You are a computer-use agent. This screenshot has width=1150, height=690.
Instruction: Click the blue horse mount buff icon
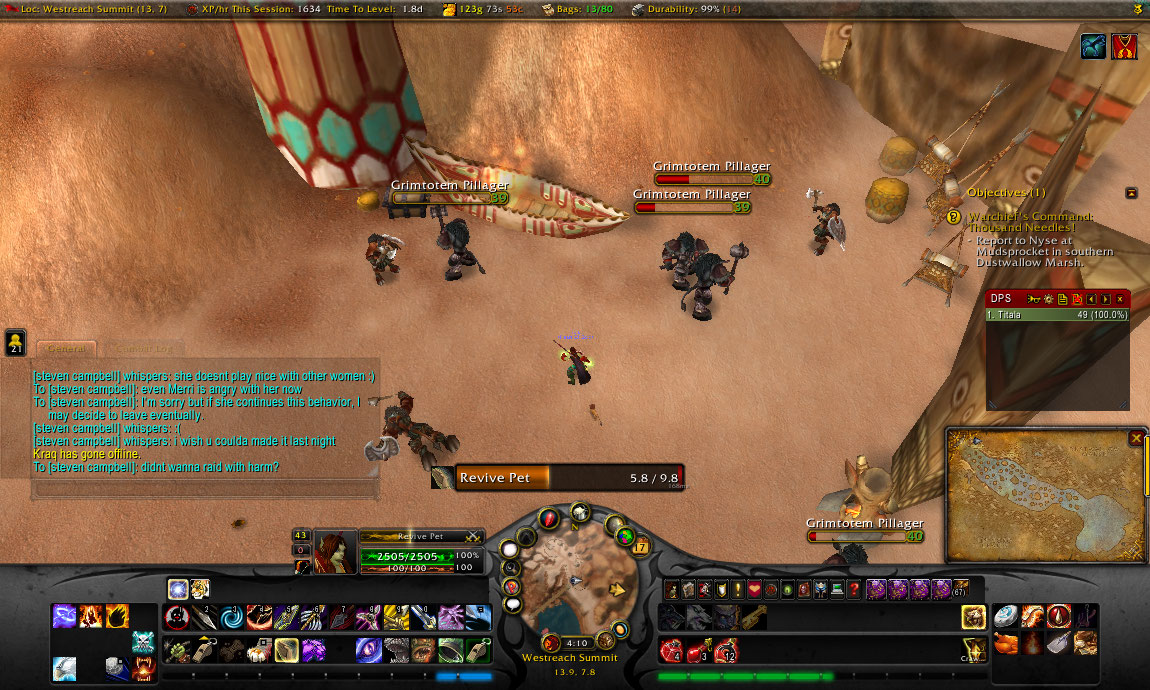pyautogui.click(x=1094, y=46)
